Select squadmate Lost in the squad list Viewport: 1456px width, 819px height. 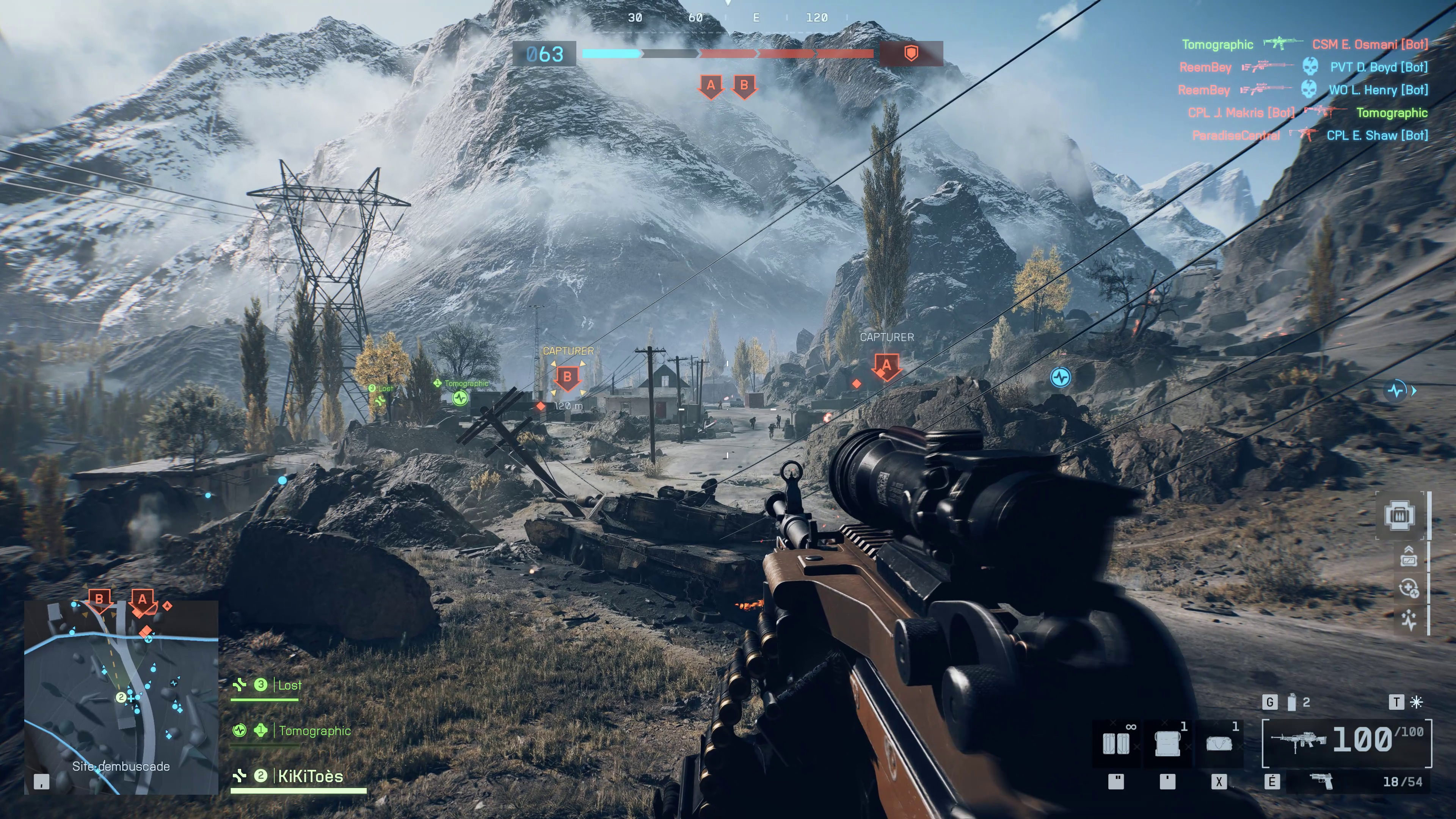(289, 685)
